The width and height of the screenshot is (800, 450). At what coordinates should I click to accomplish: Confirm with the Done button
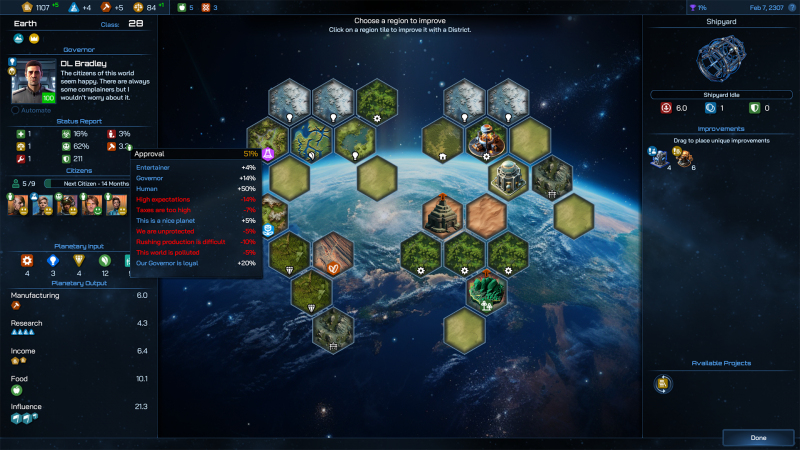tap(758, 437)
